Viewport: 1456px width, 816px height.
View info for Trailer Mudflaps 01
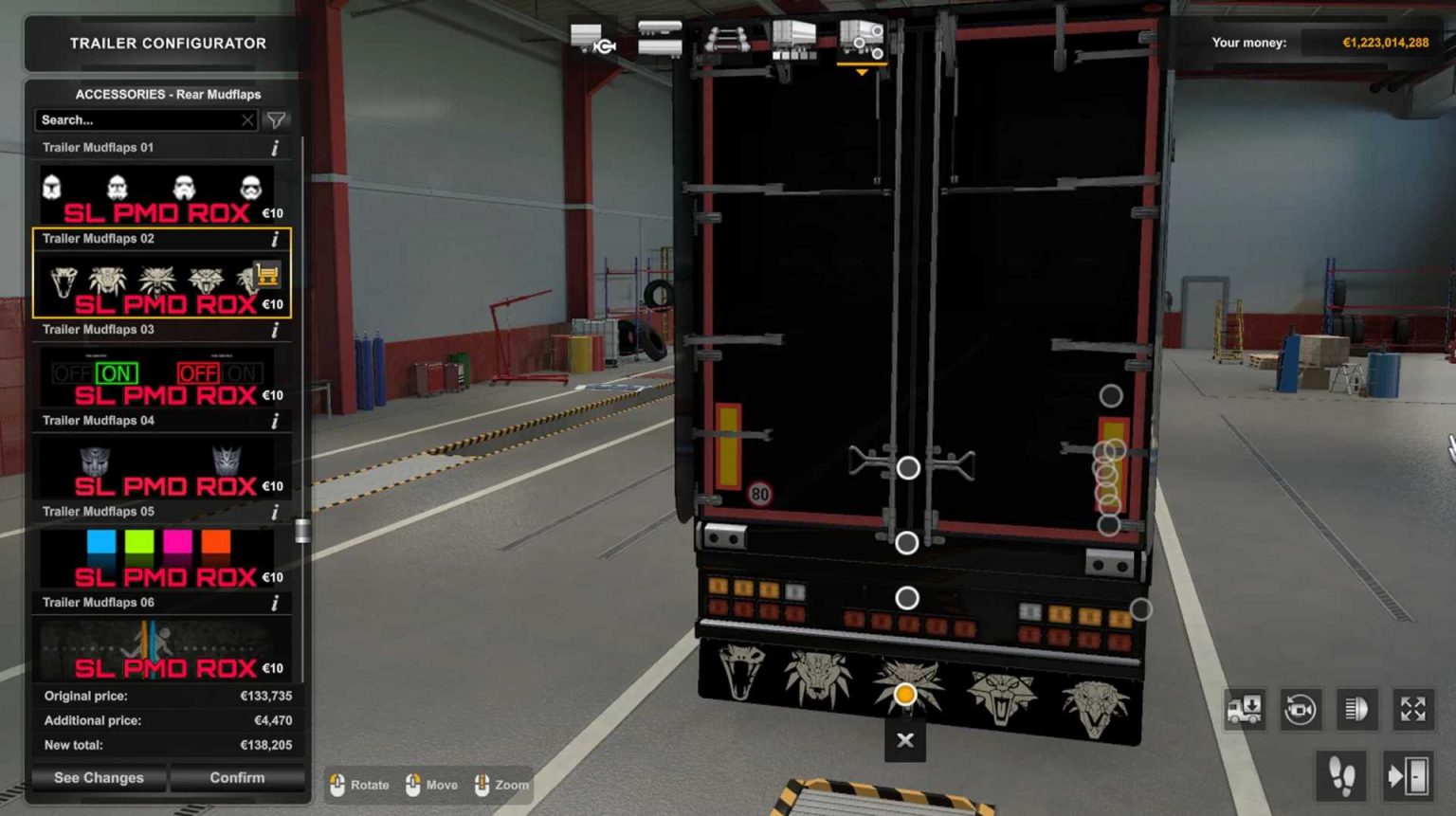pyautogui.click(x=276, y=147)
